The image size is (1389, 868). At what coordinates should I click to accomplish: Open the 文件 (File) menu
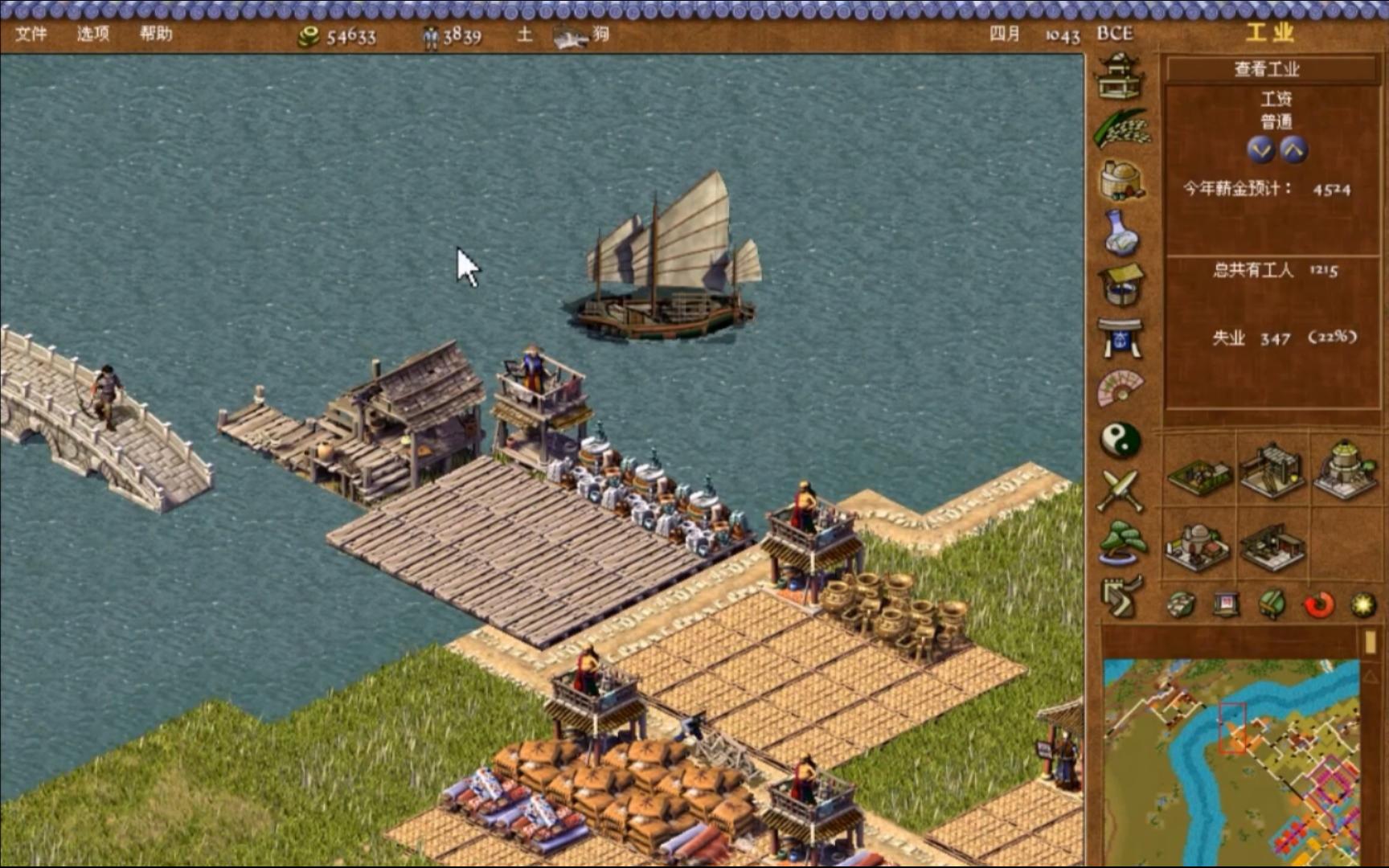[31, 34]
